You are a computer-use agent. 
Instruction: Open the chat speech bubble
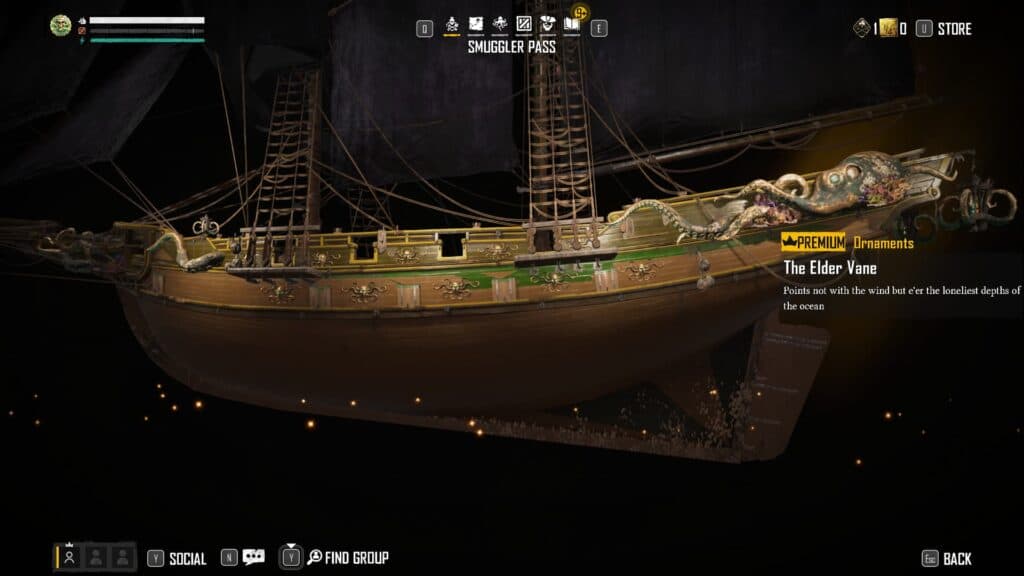(254, 557)
